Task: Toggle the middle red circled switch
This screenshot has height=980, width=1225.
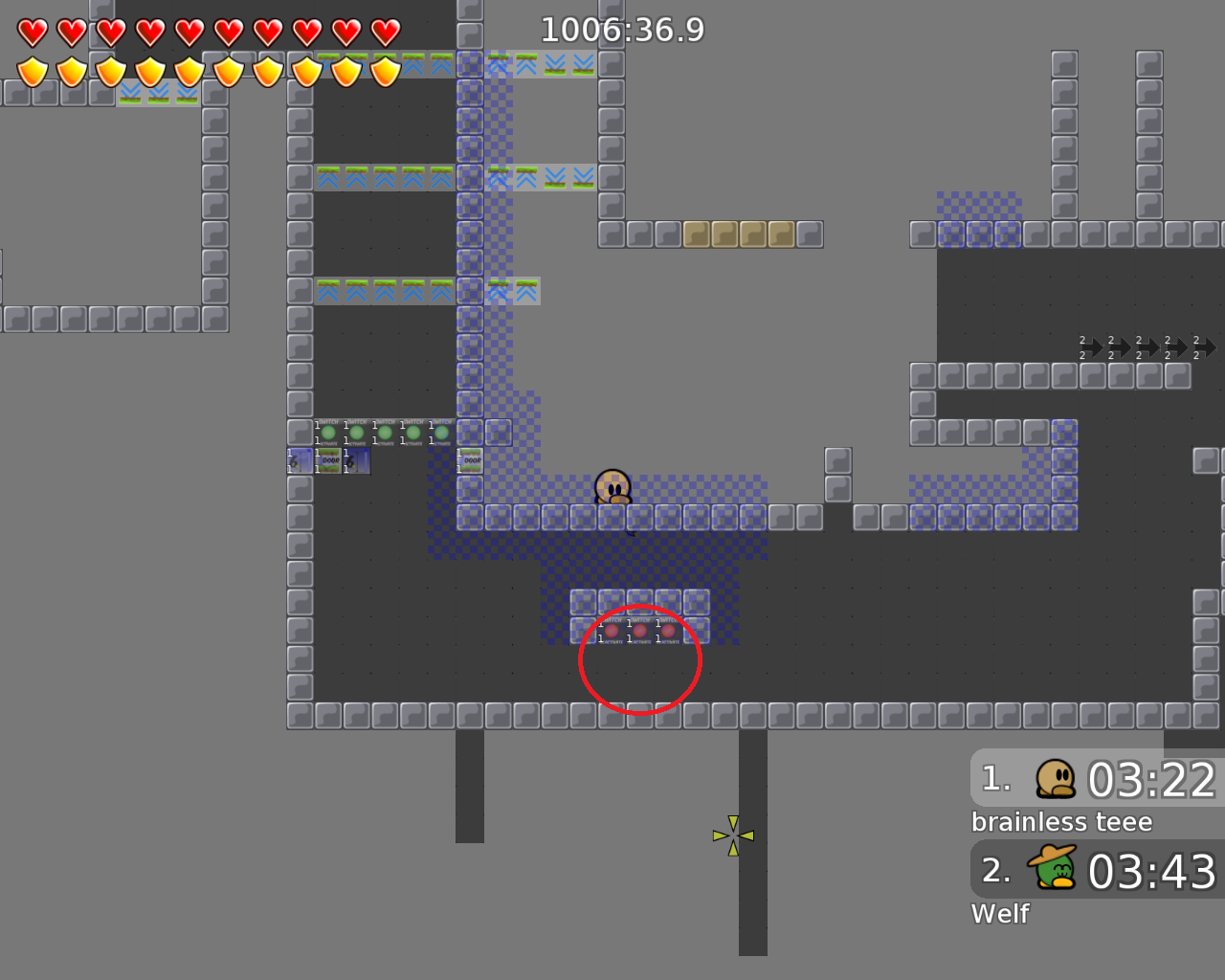Action: click(639, 632)
